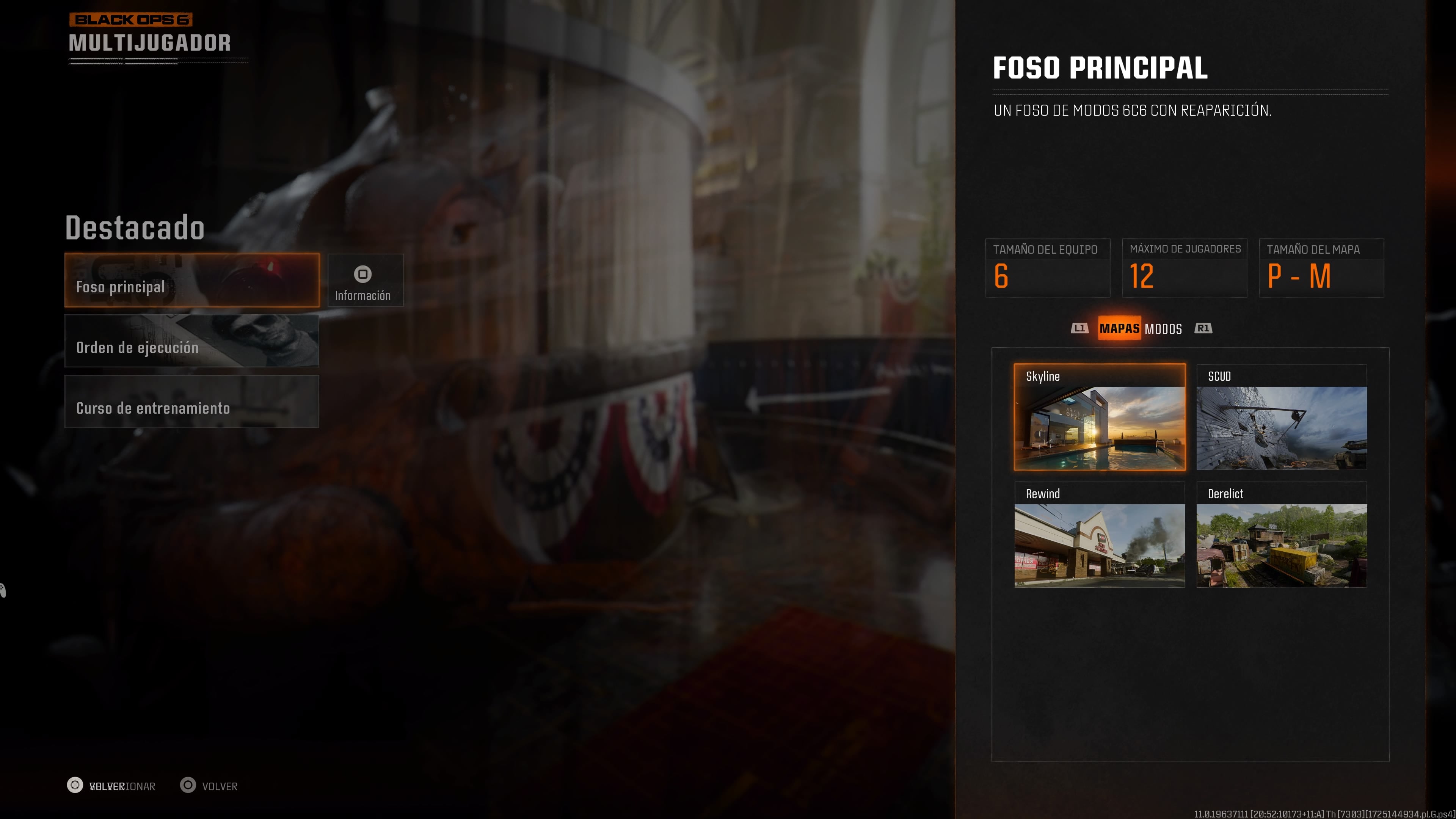This screenshot has width=1456, height=819.
Task: Select the Foso principal playlist
Action: click(191, 280)
